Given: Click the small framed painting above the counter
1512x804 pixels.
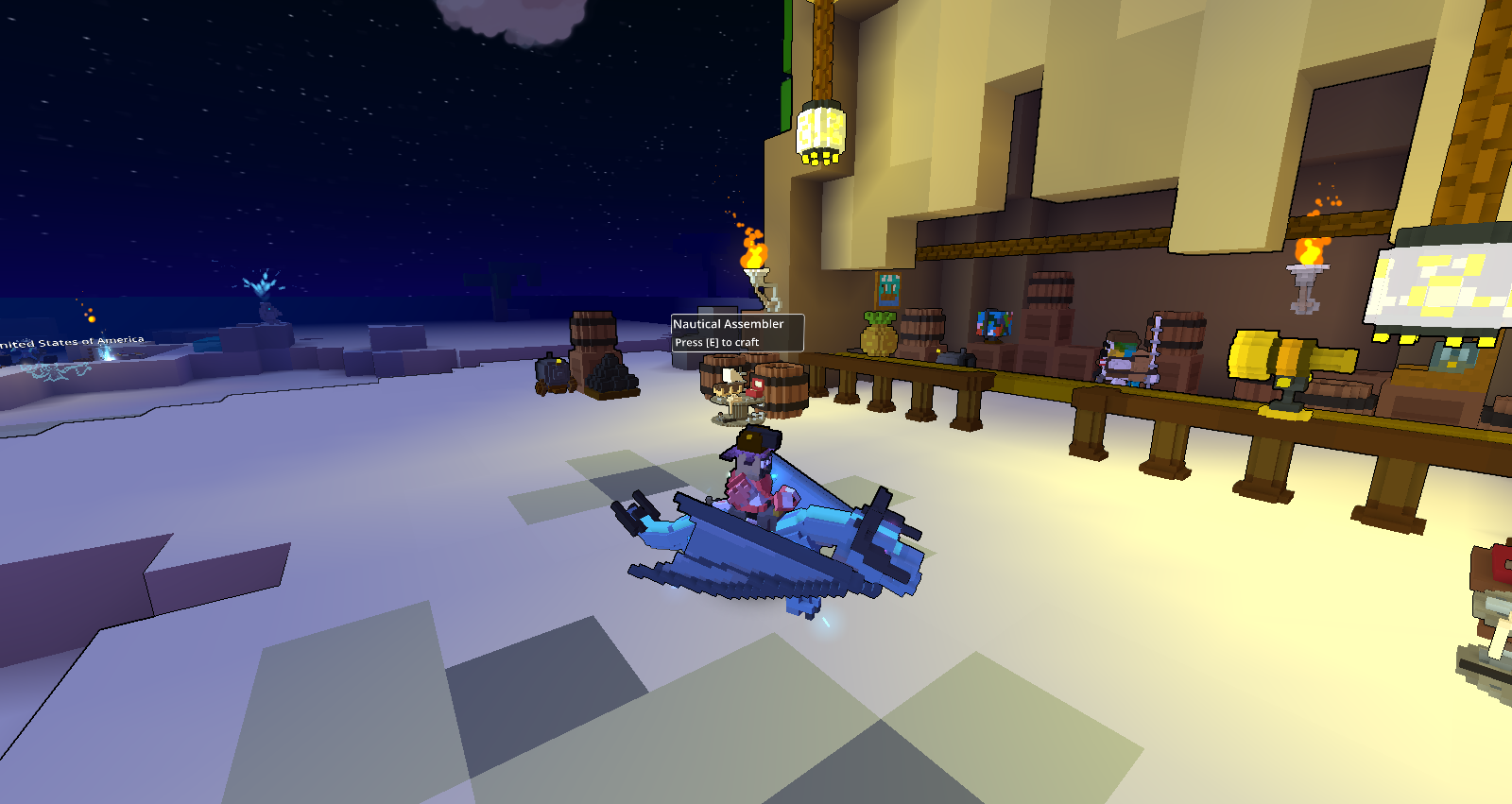Looking at the screenshot, I should tap(888, 288).
